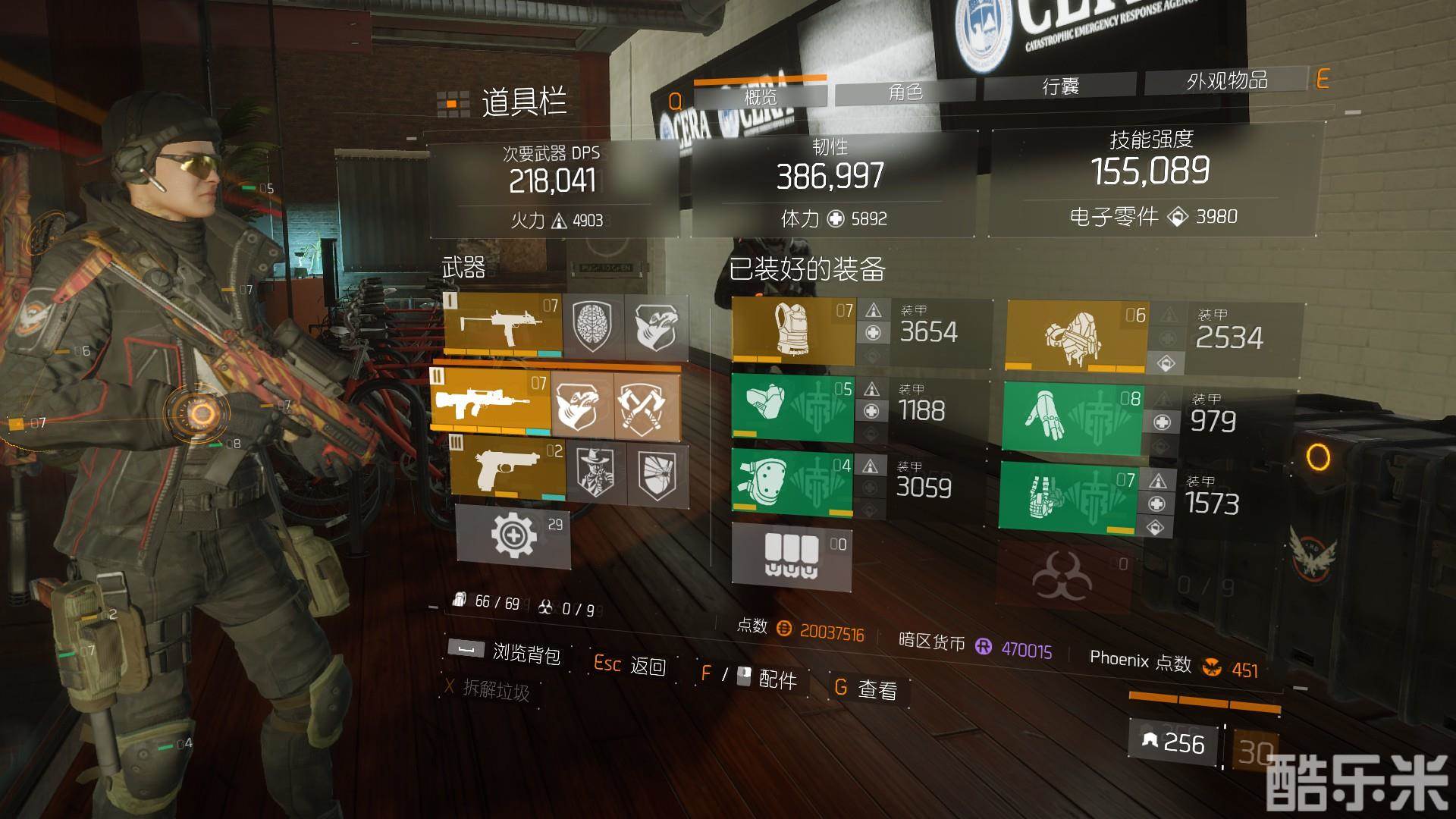1456x819 pixels.
Task: Select the body armor vest slot
Action: [793, 331]
